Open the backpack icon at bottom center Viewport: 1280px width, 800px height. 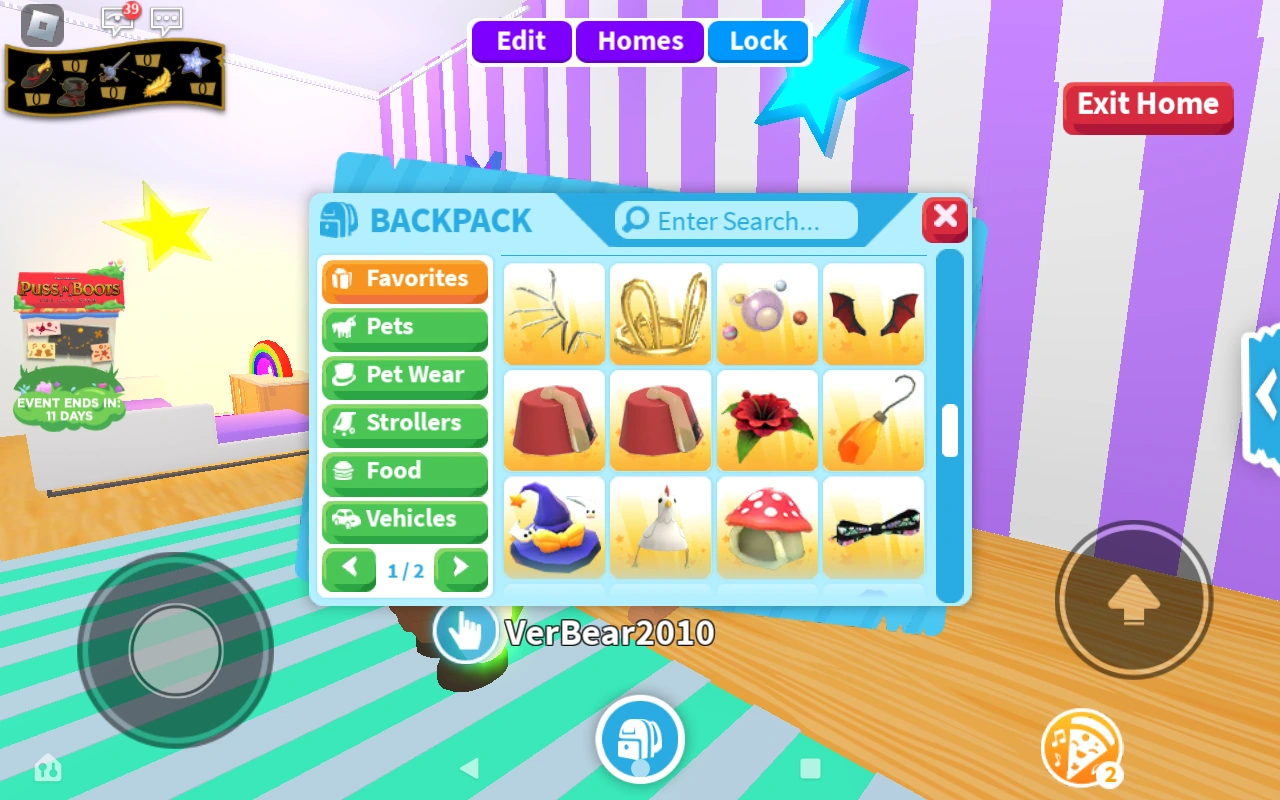tap(640, 740)
